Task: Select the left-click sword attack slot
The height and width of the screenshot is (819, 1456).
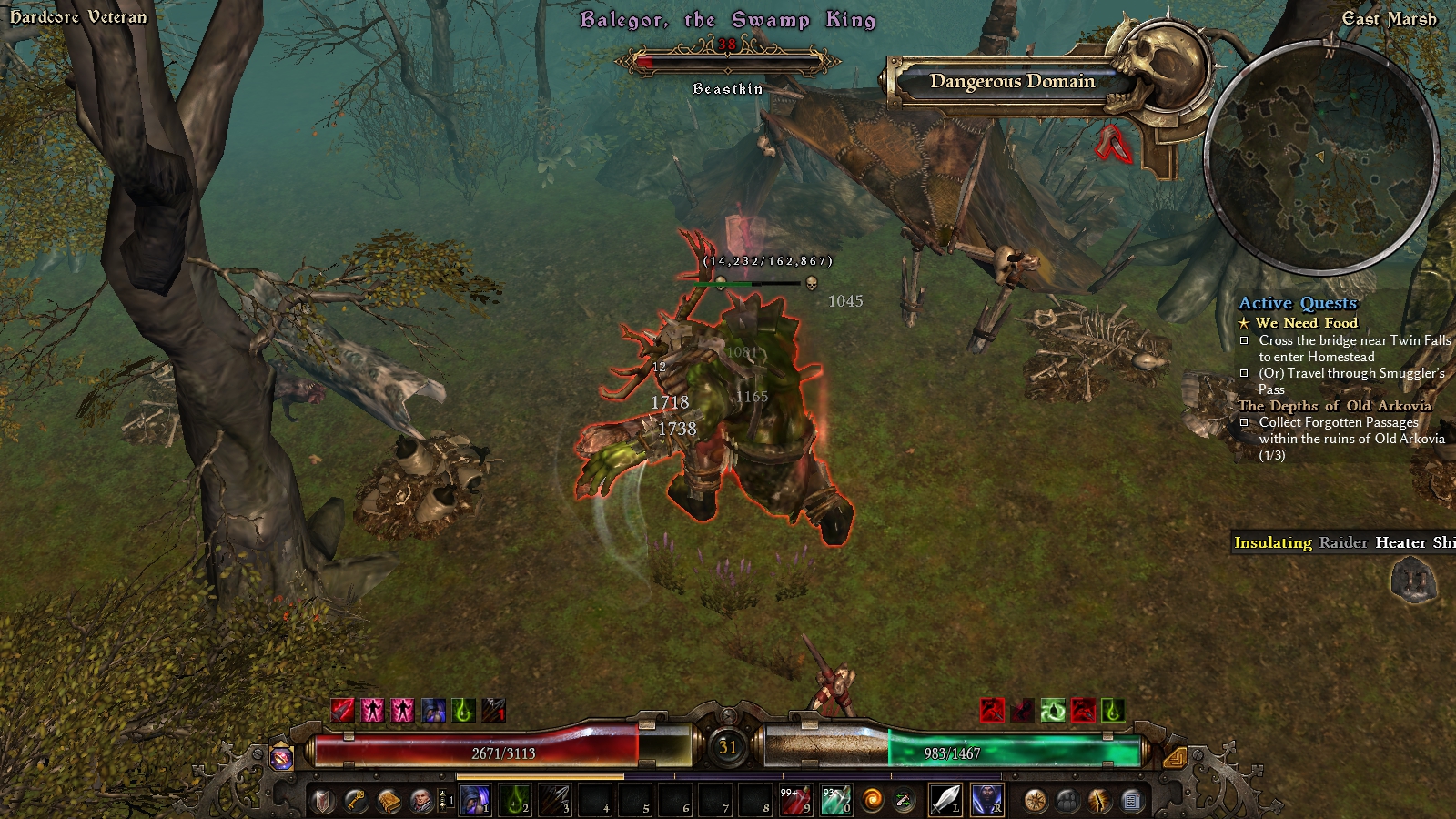Action: pos(945,801)
